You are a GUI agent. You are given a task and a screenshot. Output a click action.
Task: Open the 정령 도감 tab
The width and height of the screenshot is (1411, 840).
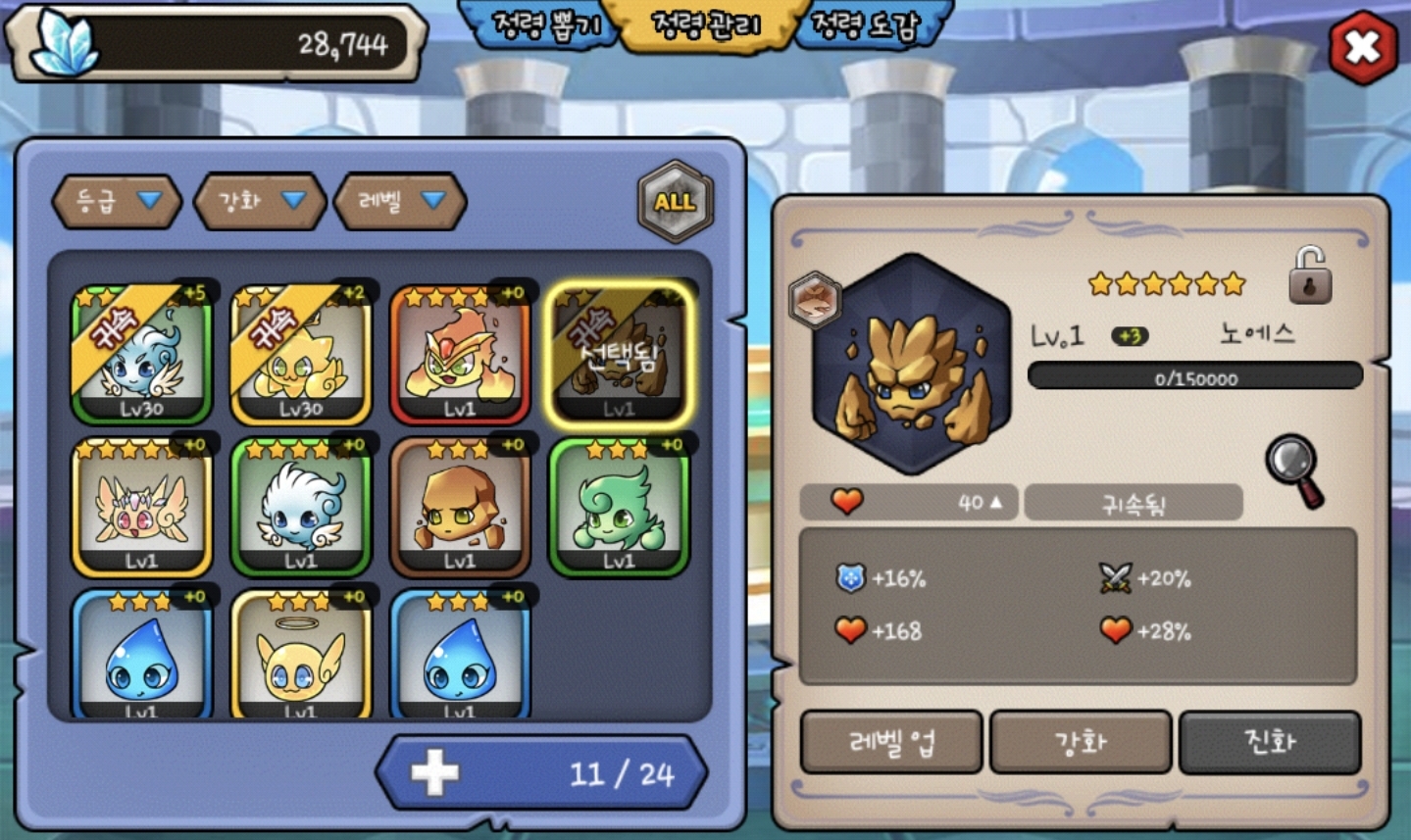click(867, 25)
